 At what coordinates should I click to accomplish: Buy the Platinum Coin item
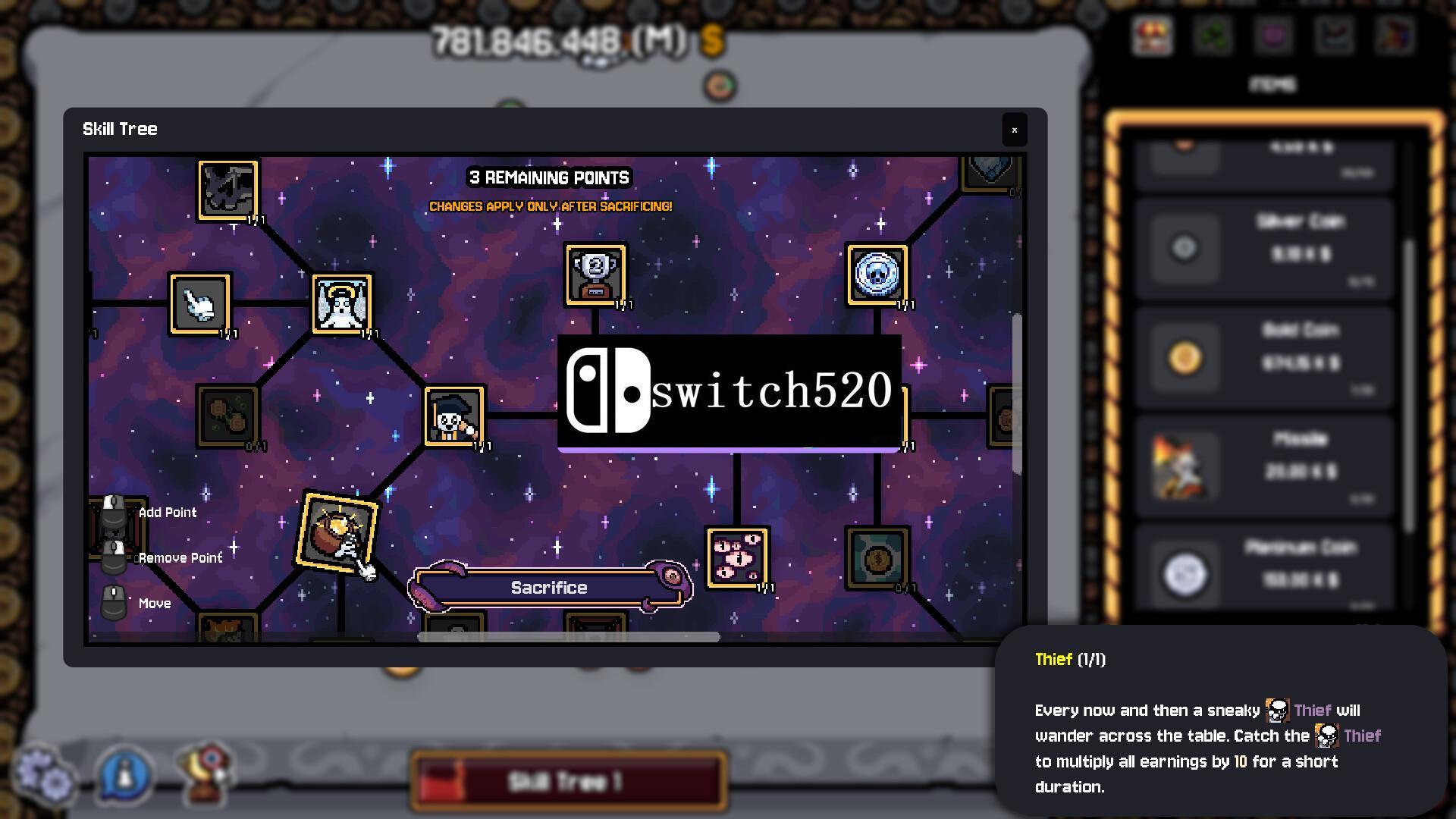pos(1264,574)
